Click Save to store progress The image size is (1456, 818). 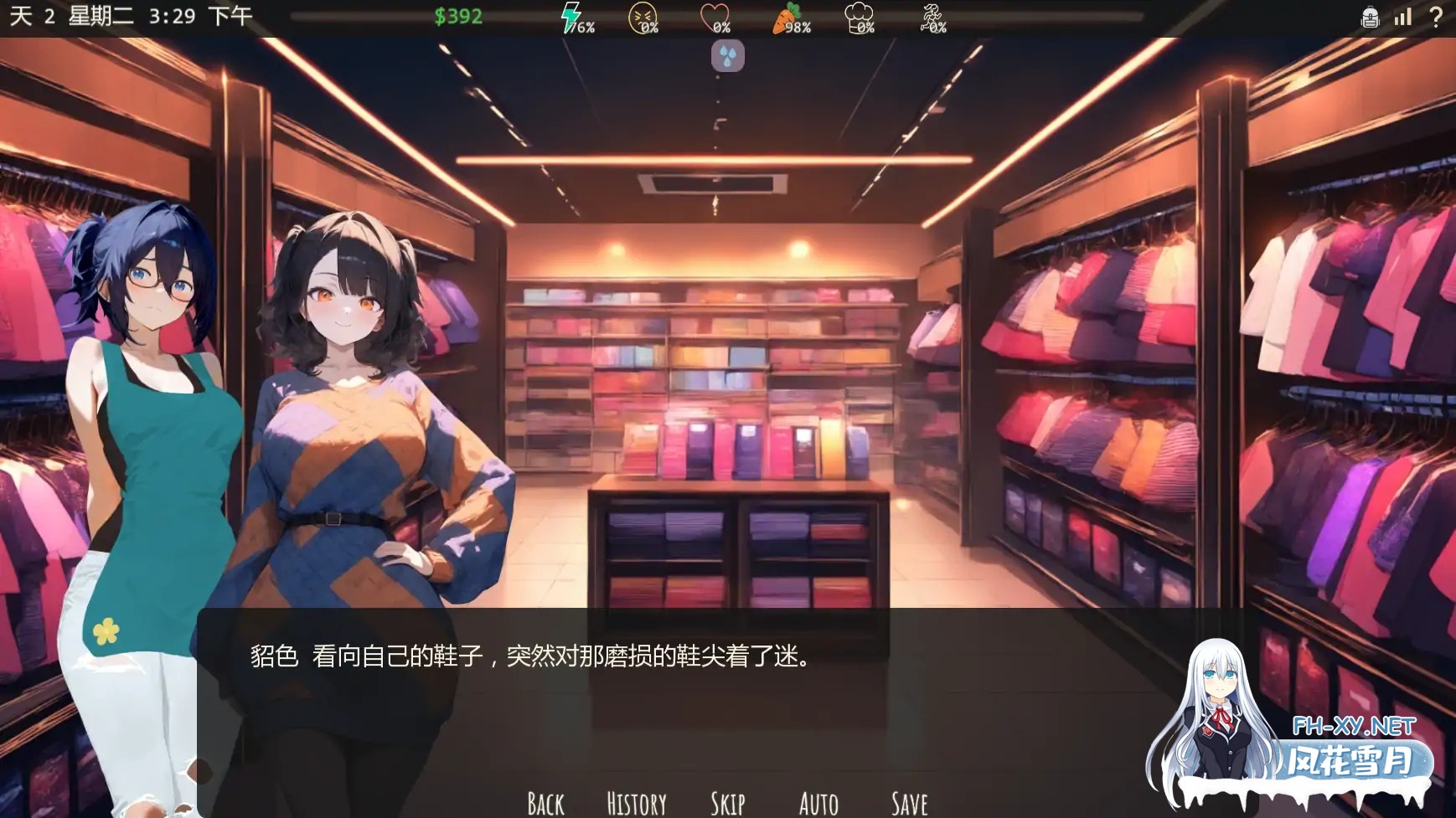pyautogui.click(x=907, y=801)
